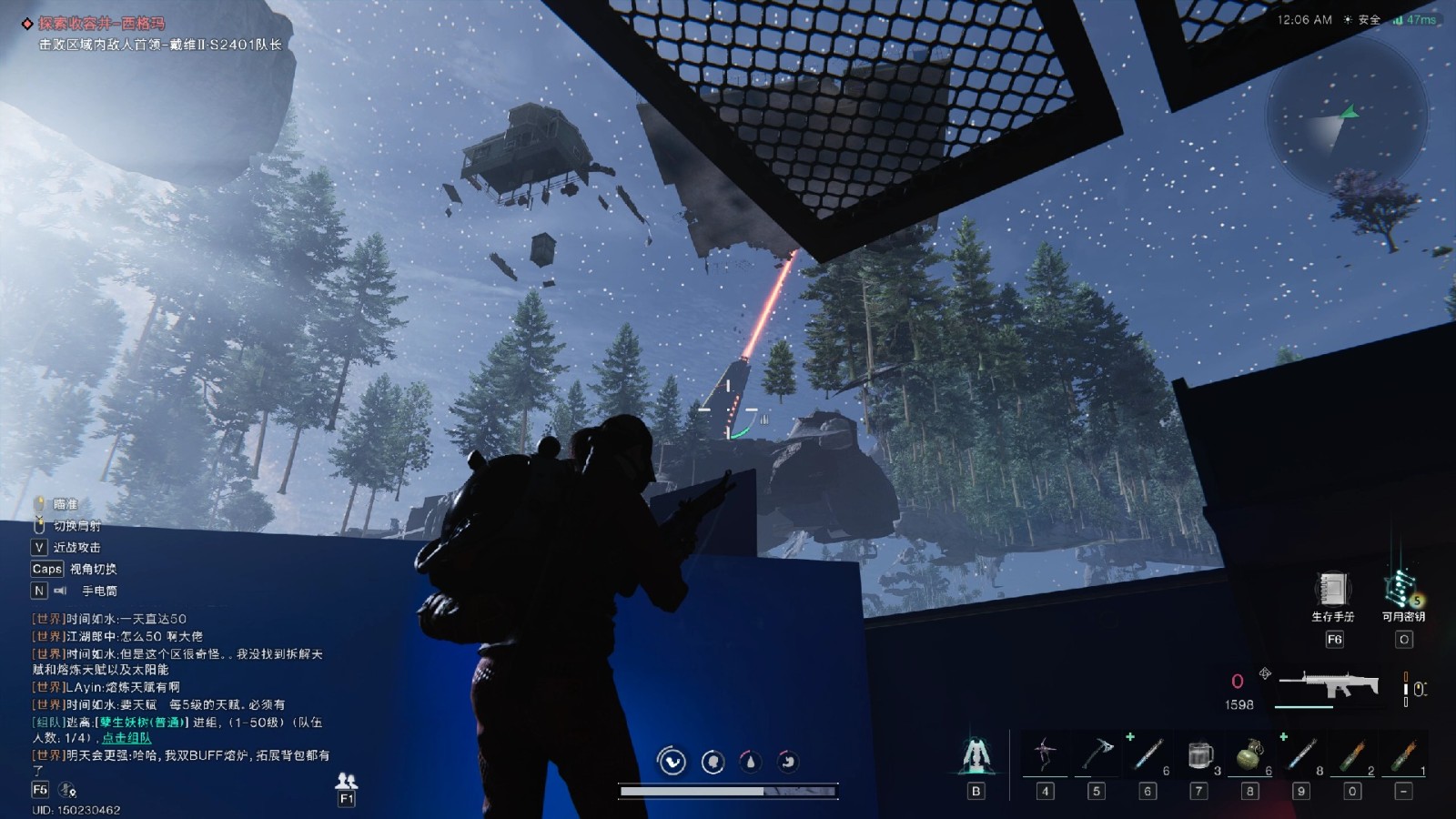Screen dimensions: 1456x819
Task: Activate the glowing suit icon beside the hotbar
Action: point(976,755)
